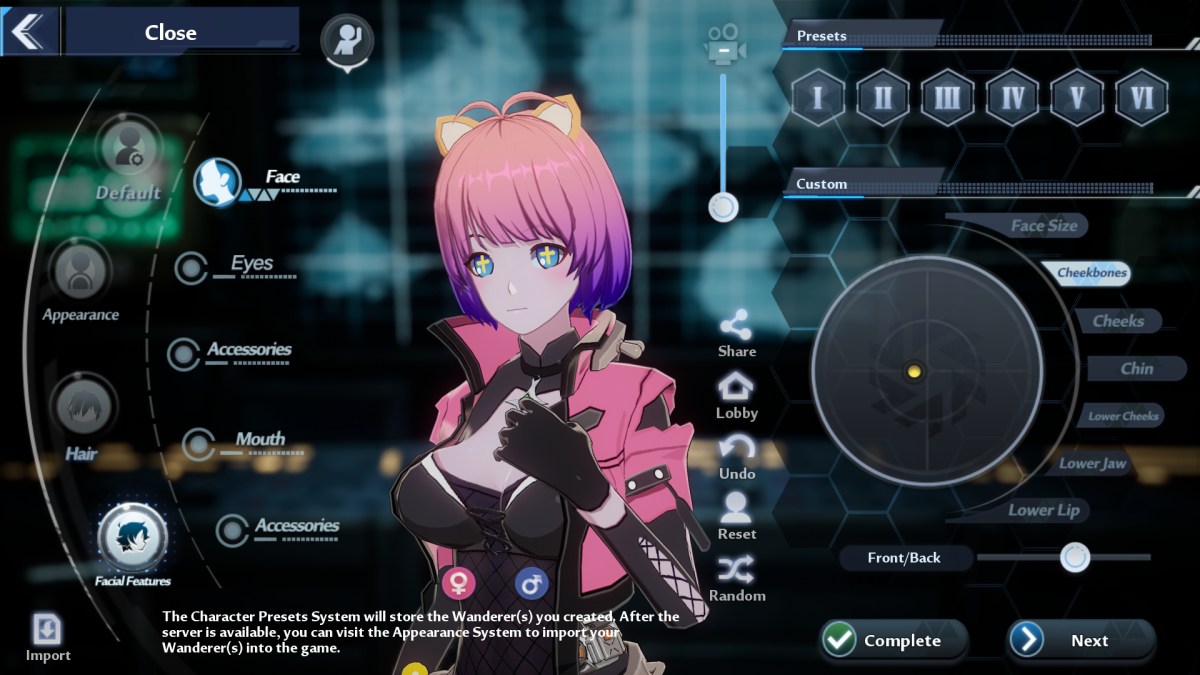Screen dimensions: 1200x675
Task: Undo the last change
Action: coord(737,456)
